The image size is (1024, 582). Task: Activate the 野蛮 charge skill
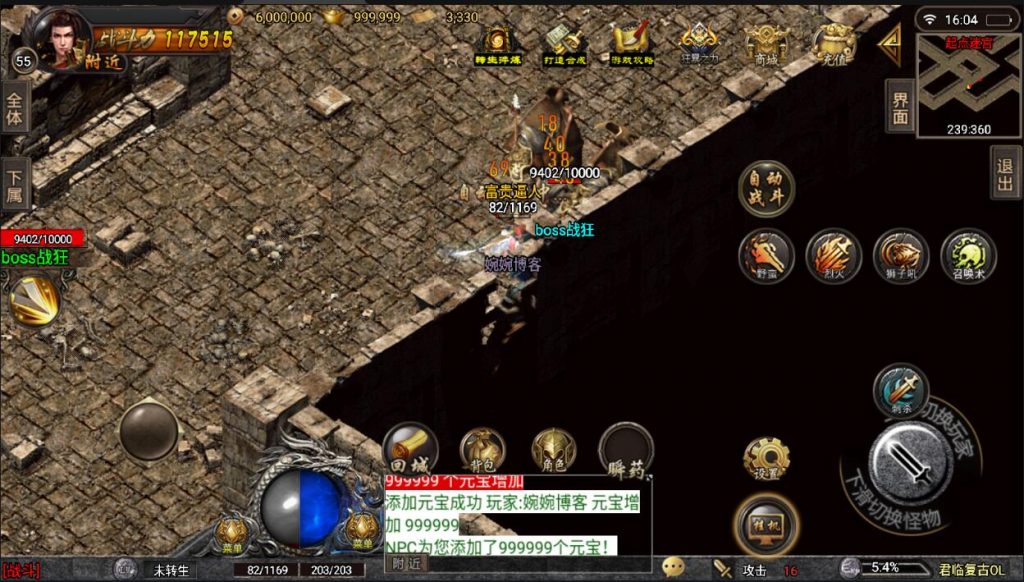coord(767,256)
